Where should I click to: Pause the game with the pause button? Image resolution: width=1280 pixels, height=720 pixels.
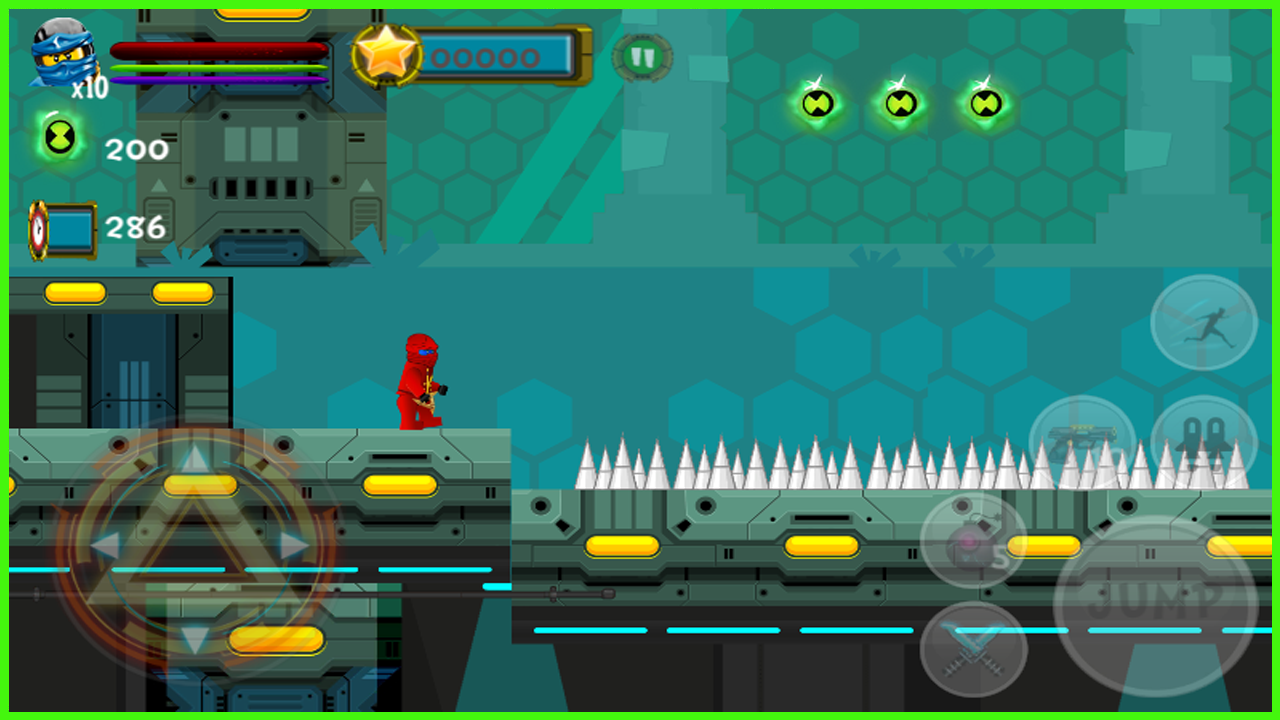[641, 56]
